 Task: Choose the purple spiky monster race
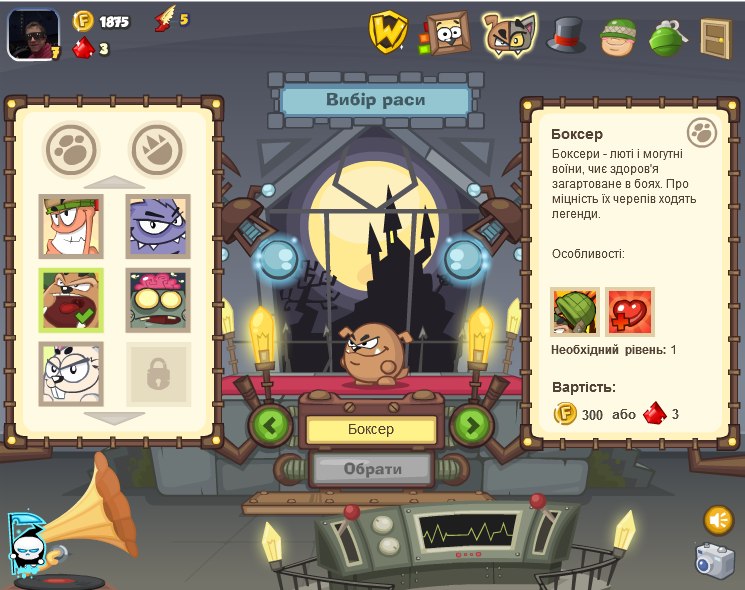click(158, 226)
